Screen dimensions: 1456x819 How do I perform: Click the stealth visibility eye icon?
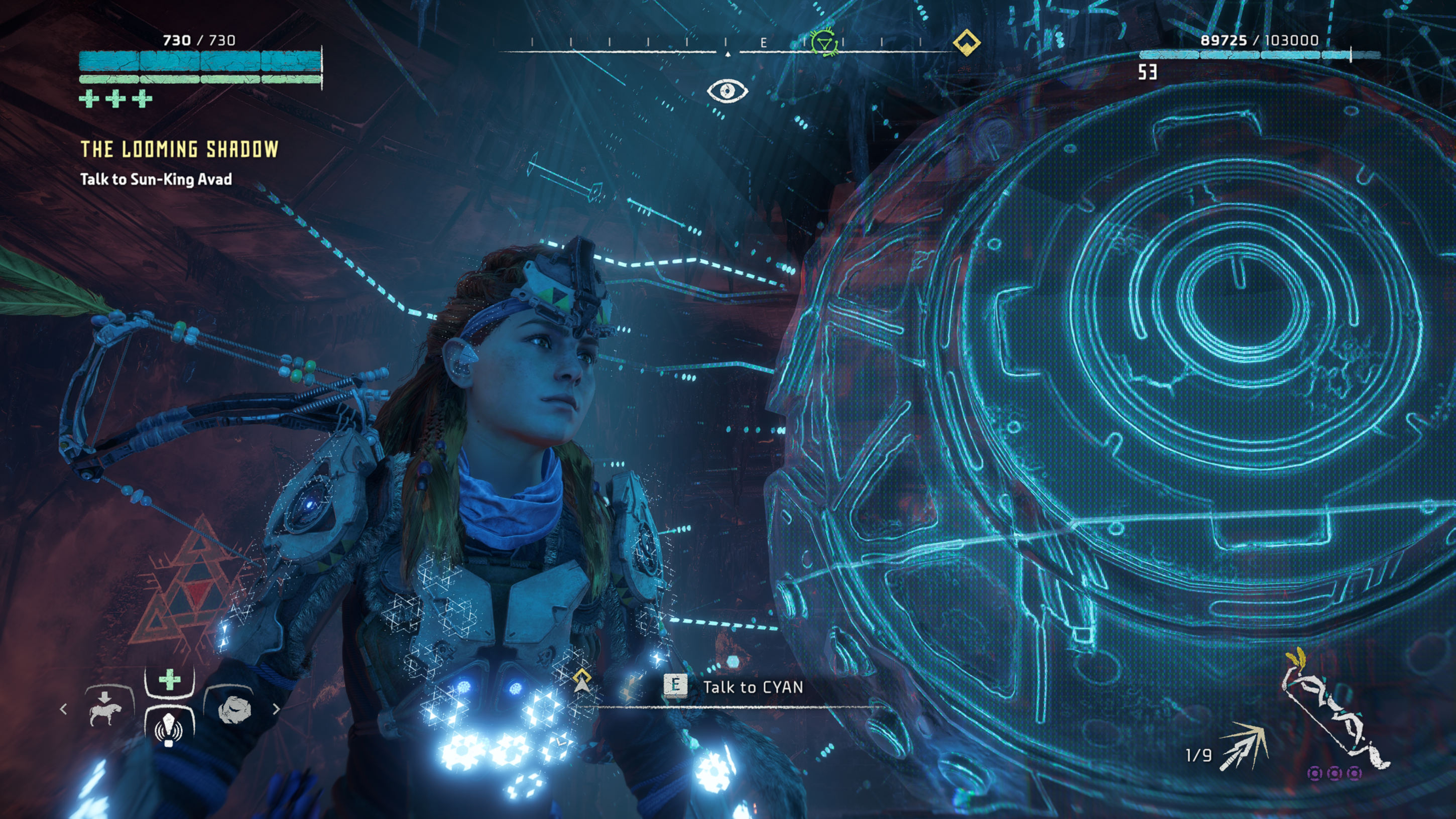727,90
